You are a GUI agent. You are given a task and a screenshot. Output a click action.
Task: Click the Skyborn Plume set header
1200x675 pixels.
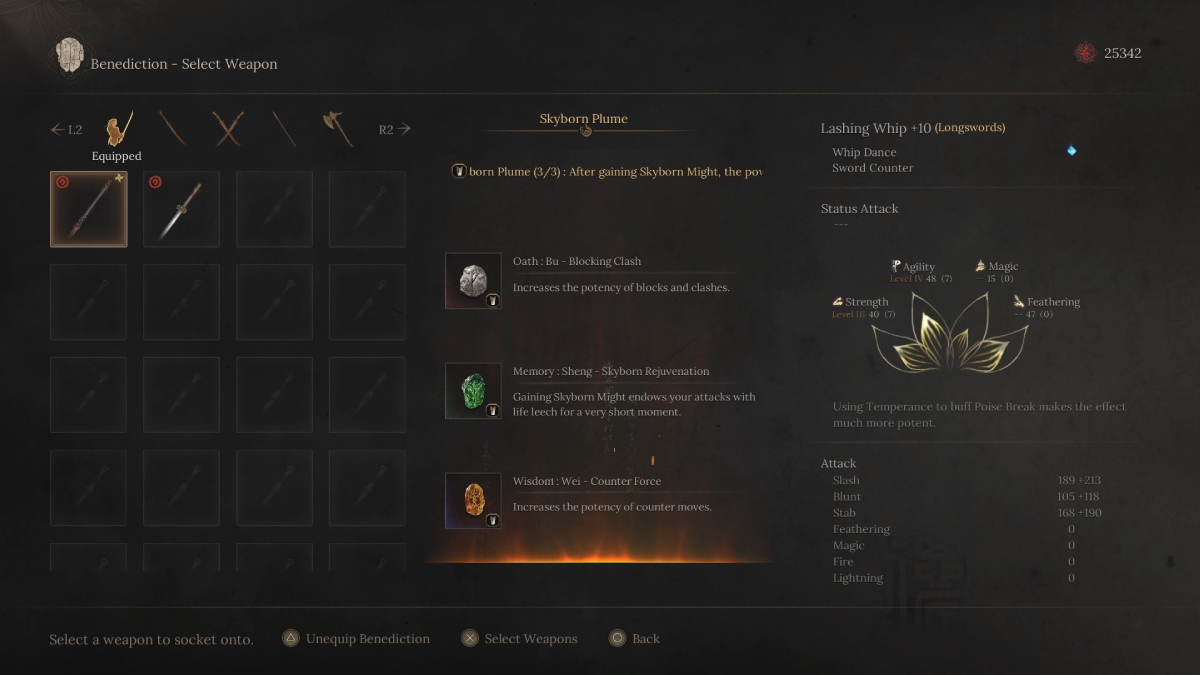point(584,119)
